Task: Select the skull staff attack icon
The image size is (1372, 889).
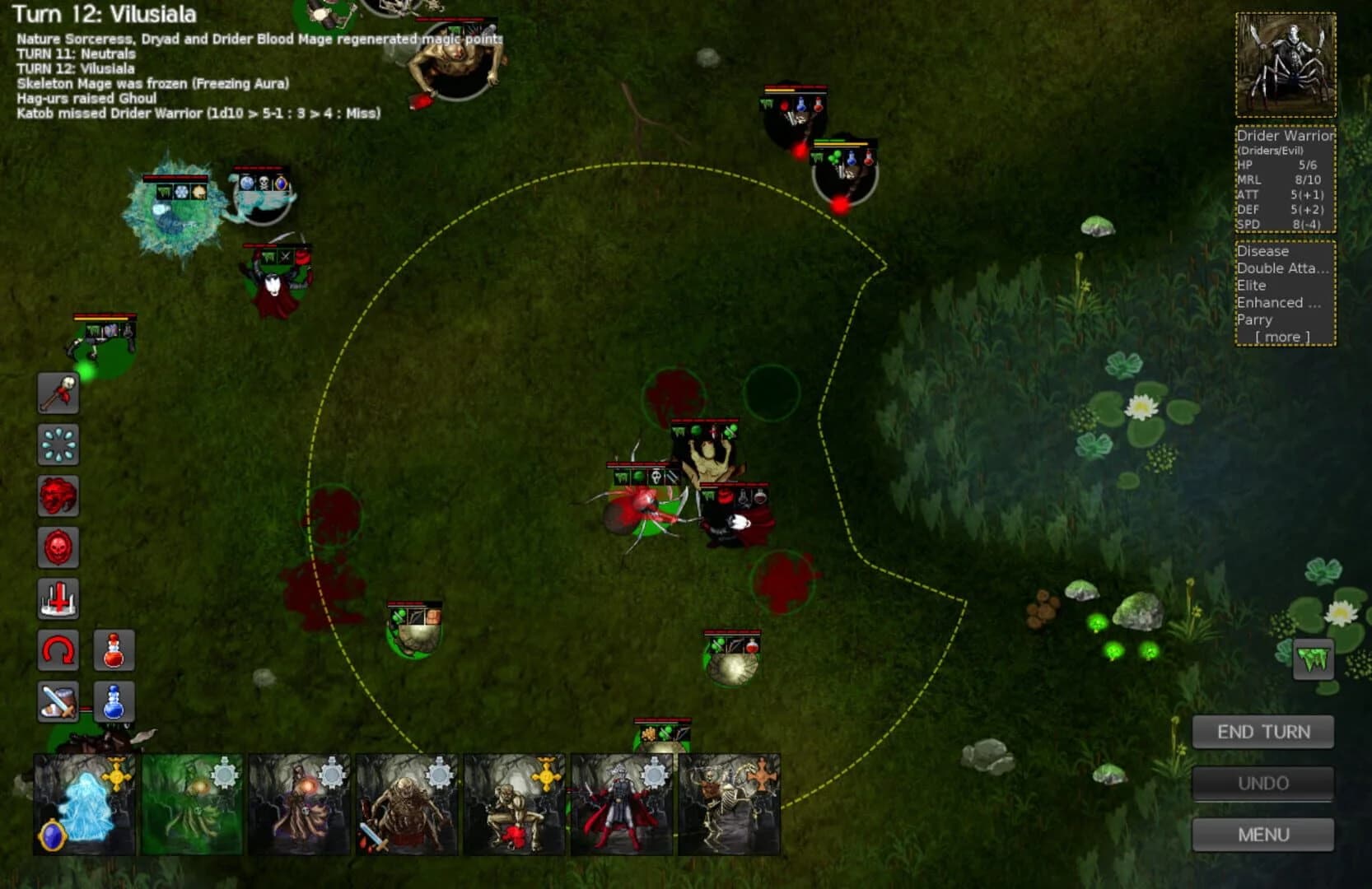Action: (58, 393)
